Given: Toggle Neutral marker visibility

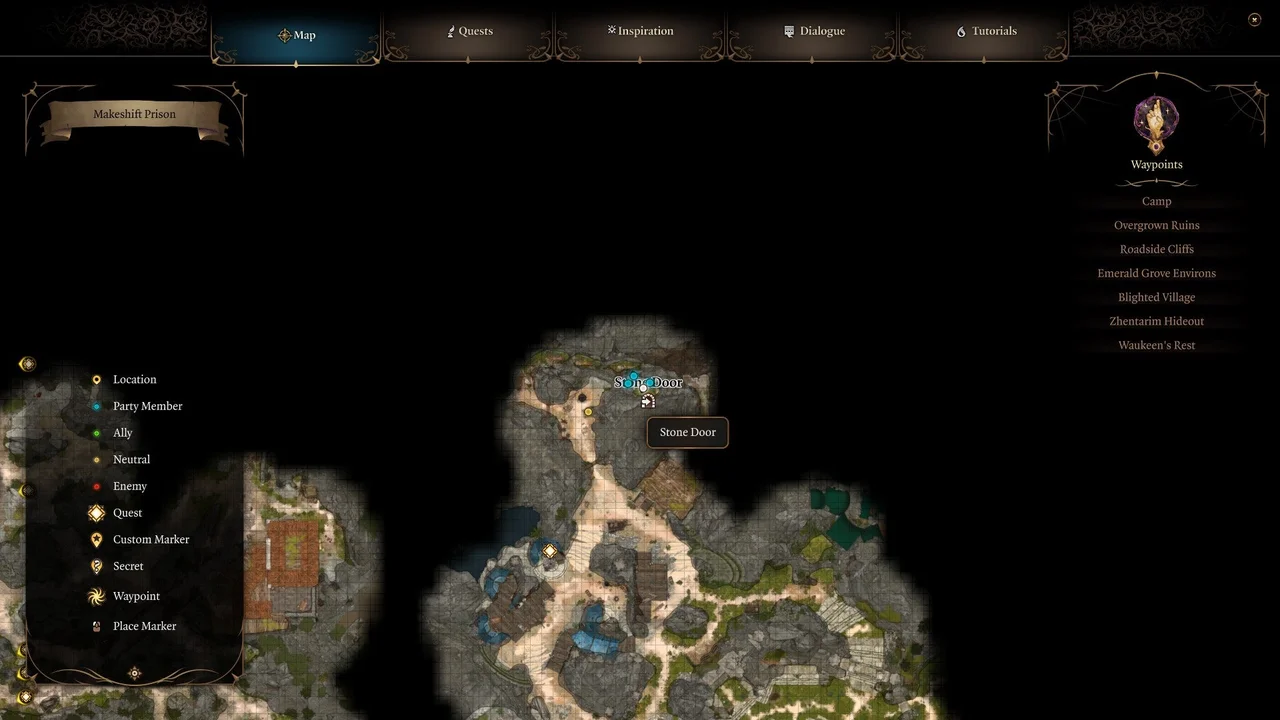Looking at the screenshot, I should pyautogui.click(x=96, y=459).
